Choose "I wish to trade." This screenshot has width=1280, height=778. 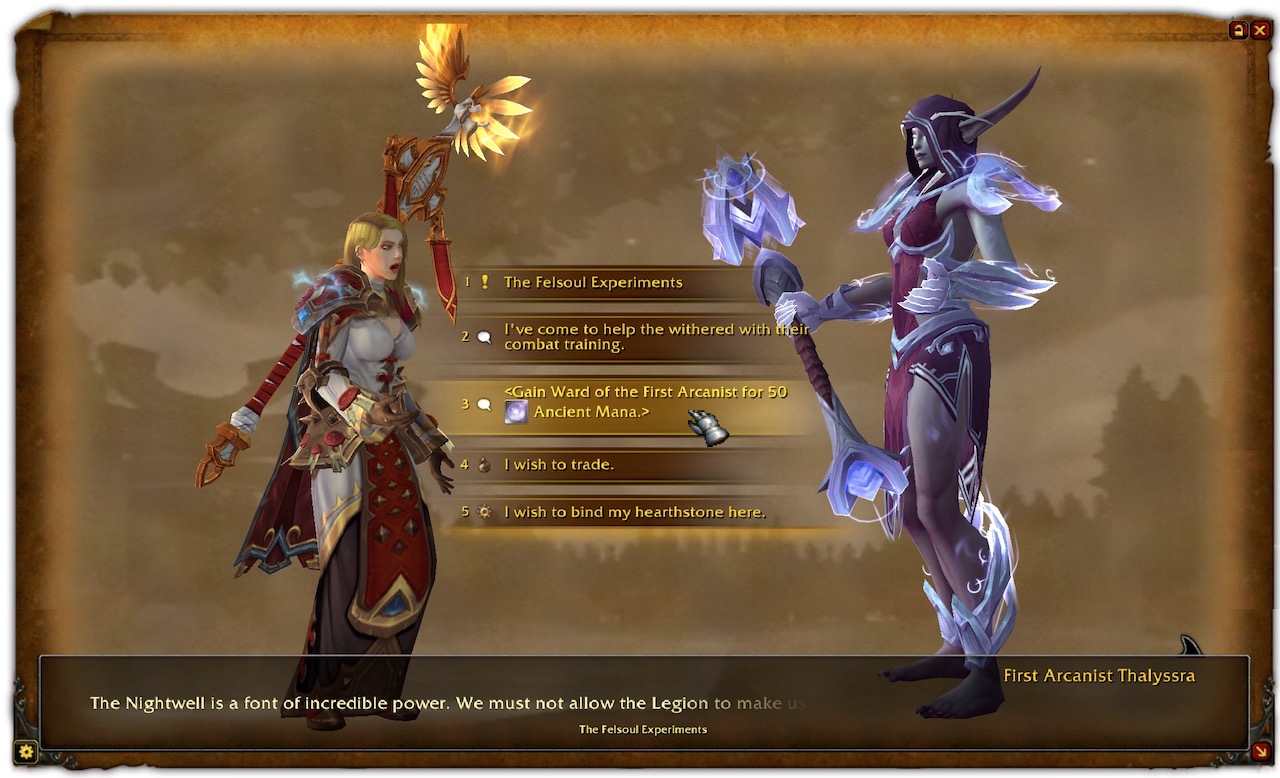[x=559, y=464]
